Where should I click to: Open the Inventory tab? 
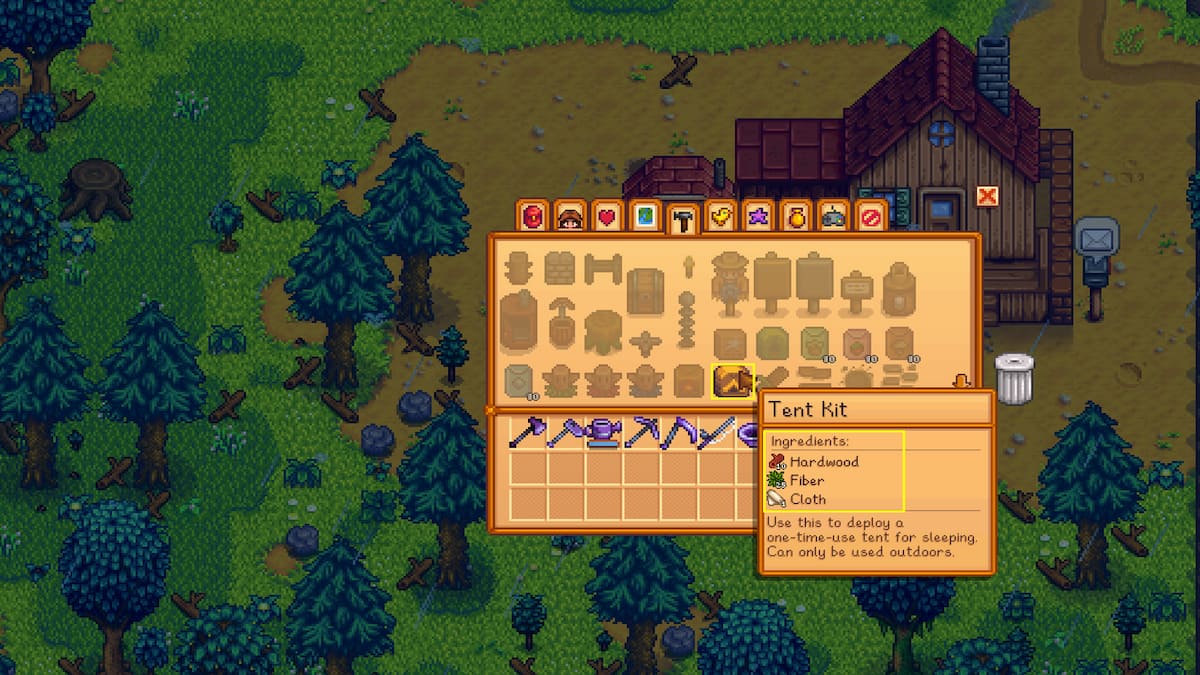click(x=533, y=217)
